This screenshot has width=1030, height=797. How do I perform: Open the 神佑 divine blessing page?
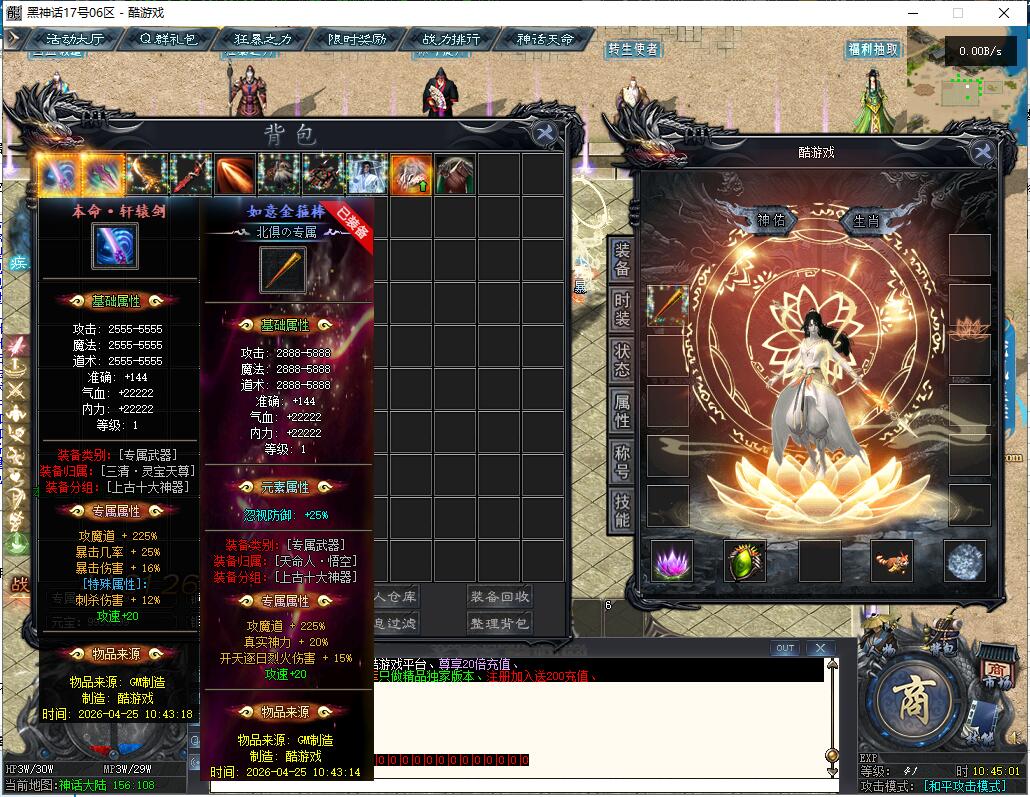(771, 221)
